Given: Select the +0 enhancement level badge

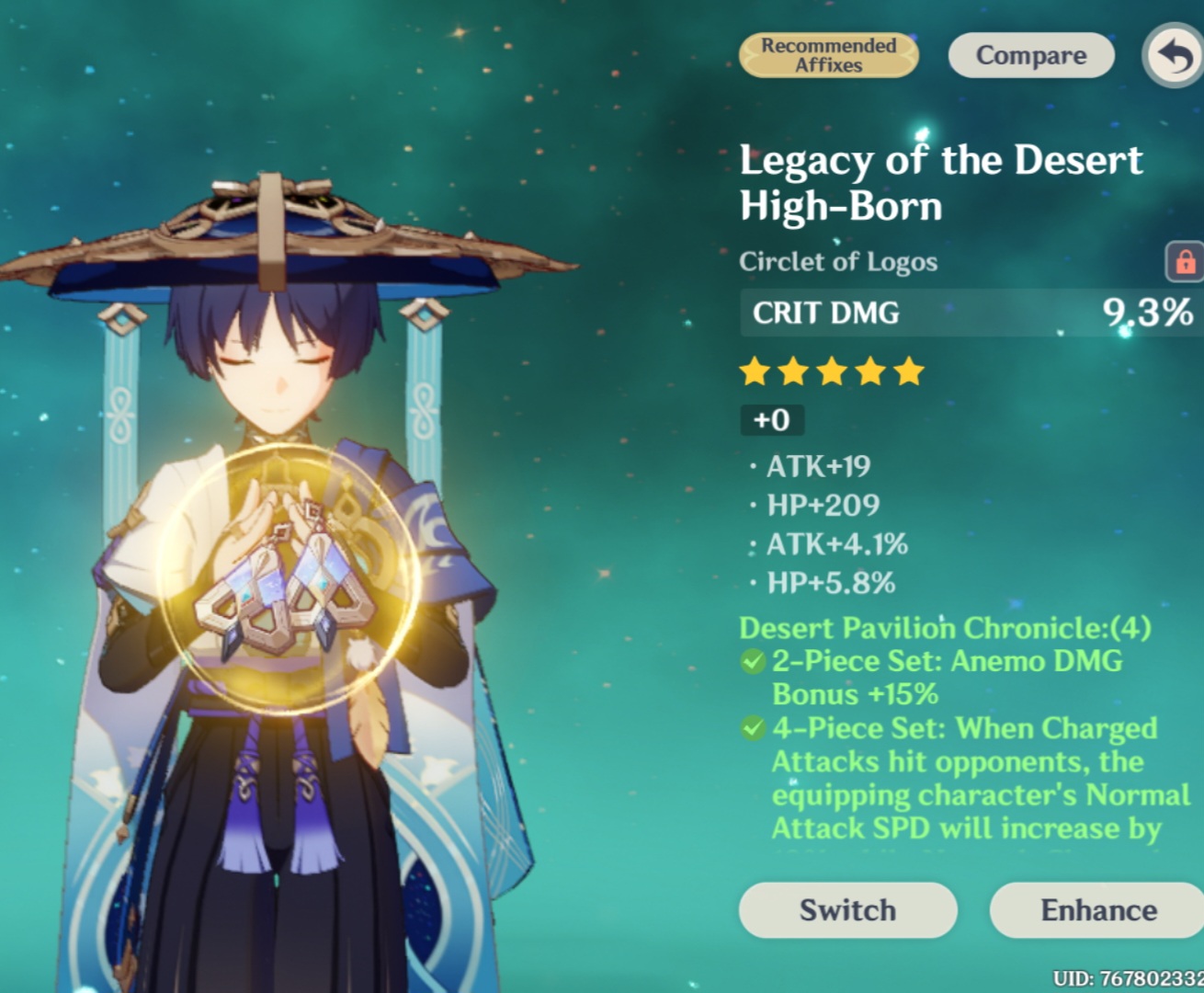Looking at the screenshot, I should (771, 420).
